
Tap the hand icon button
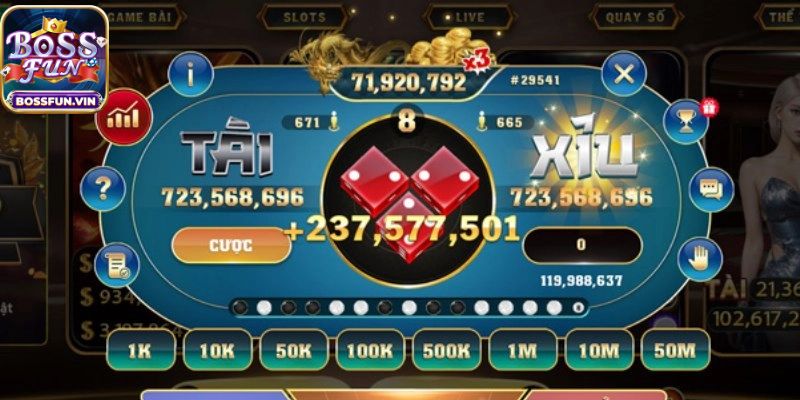(697, 259)
